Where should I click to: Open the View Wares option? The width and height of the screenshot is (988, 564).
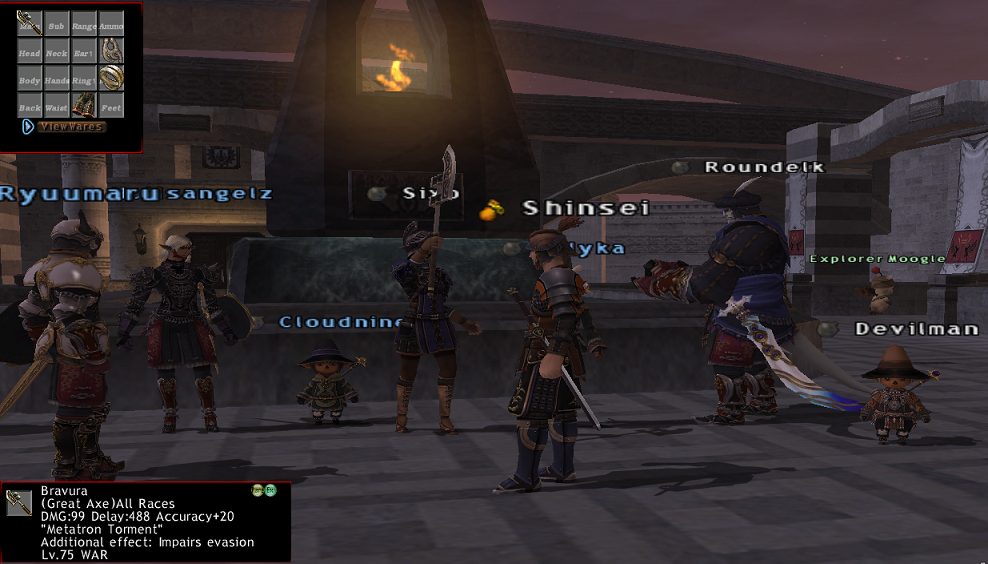[x=70, y=127]
